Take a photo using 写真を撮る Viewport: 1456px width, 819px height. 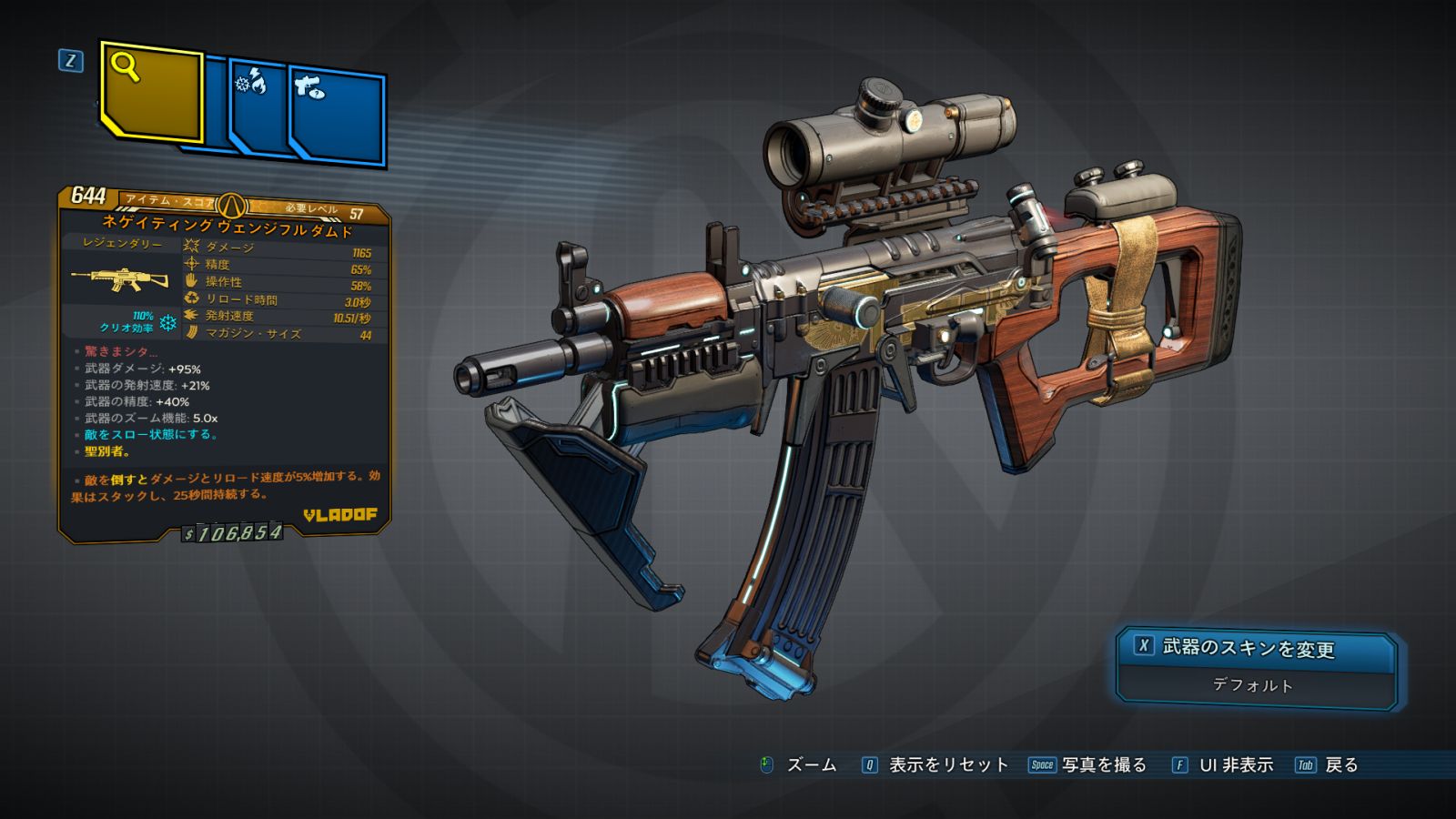(1088, 765)
